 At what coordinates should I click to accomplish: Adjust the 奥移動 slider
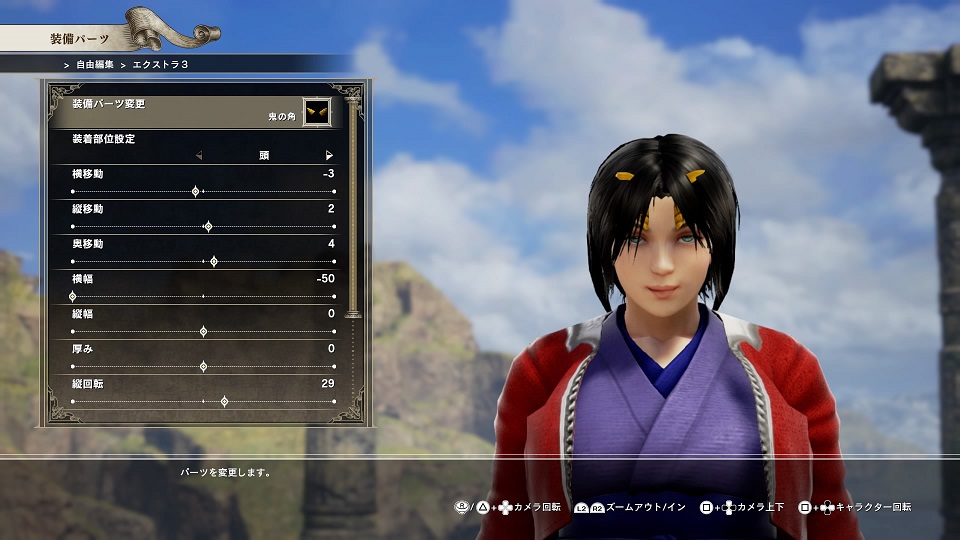213,261
